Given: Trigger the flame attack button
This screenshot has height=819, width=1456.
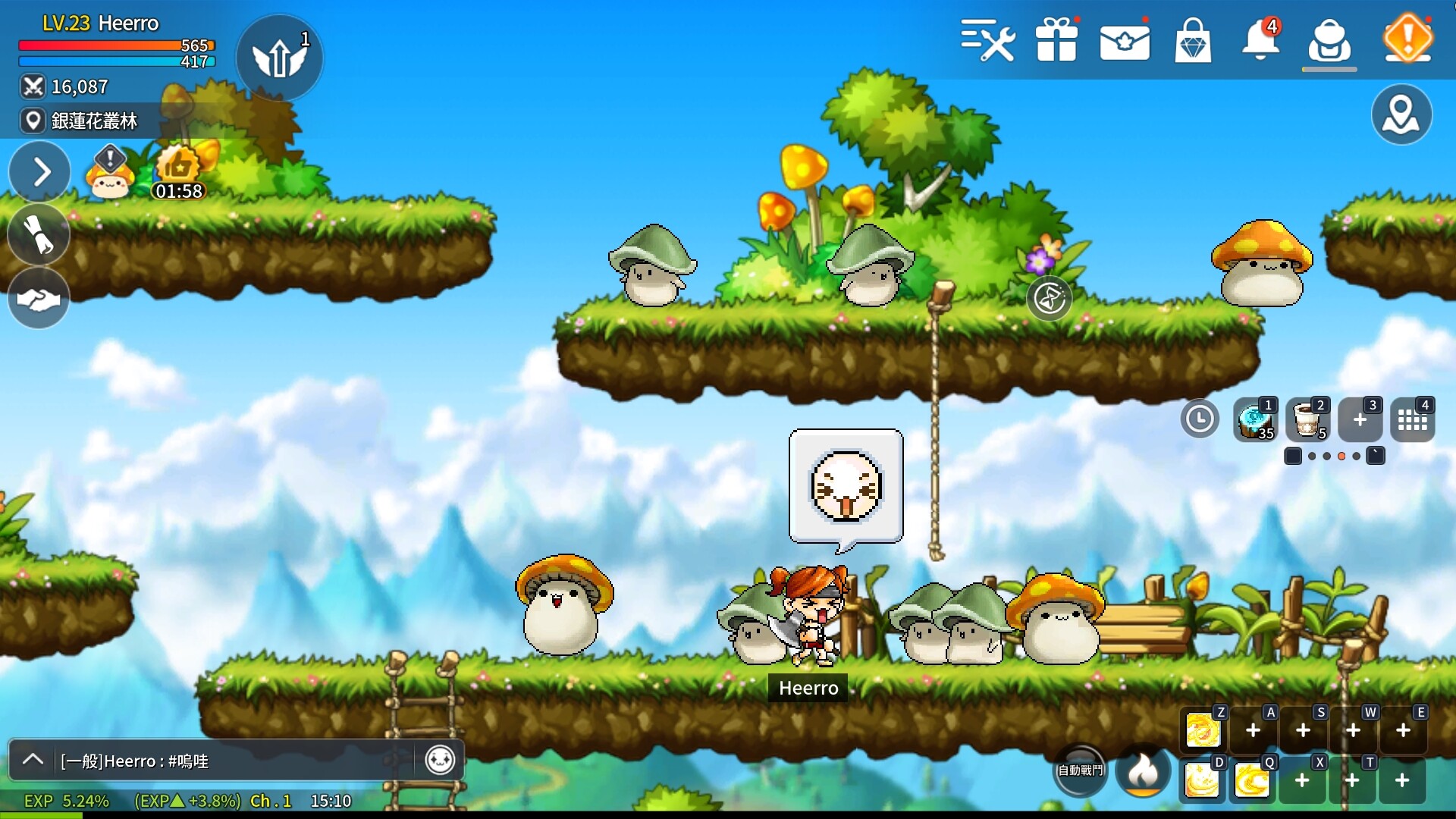Looking at the screenshot, I should 1143,770.
